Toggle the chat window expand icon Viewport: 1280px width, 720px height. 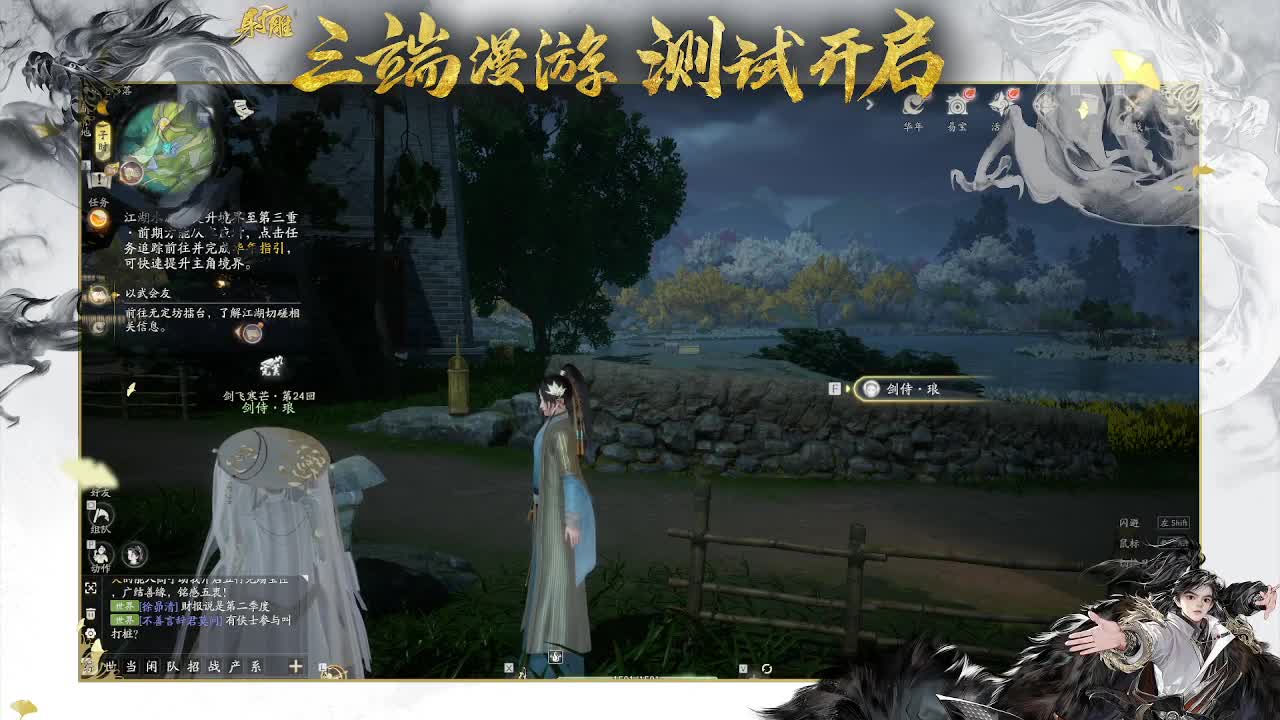89,588
